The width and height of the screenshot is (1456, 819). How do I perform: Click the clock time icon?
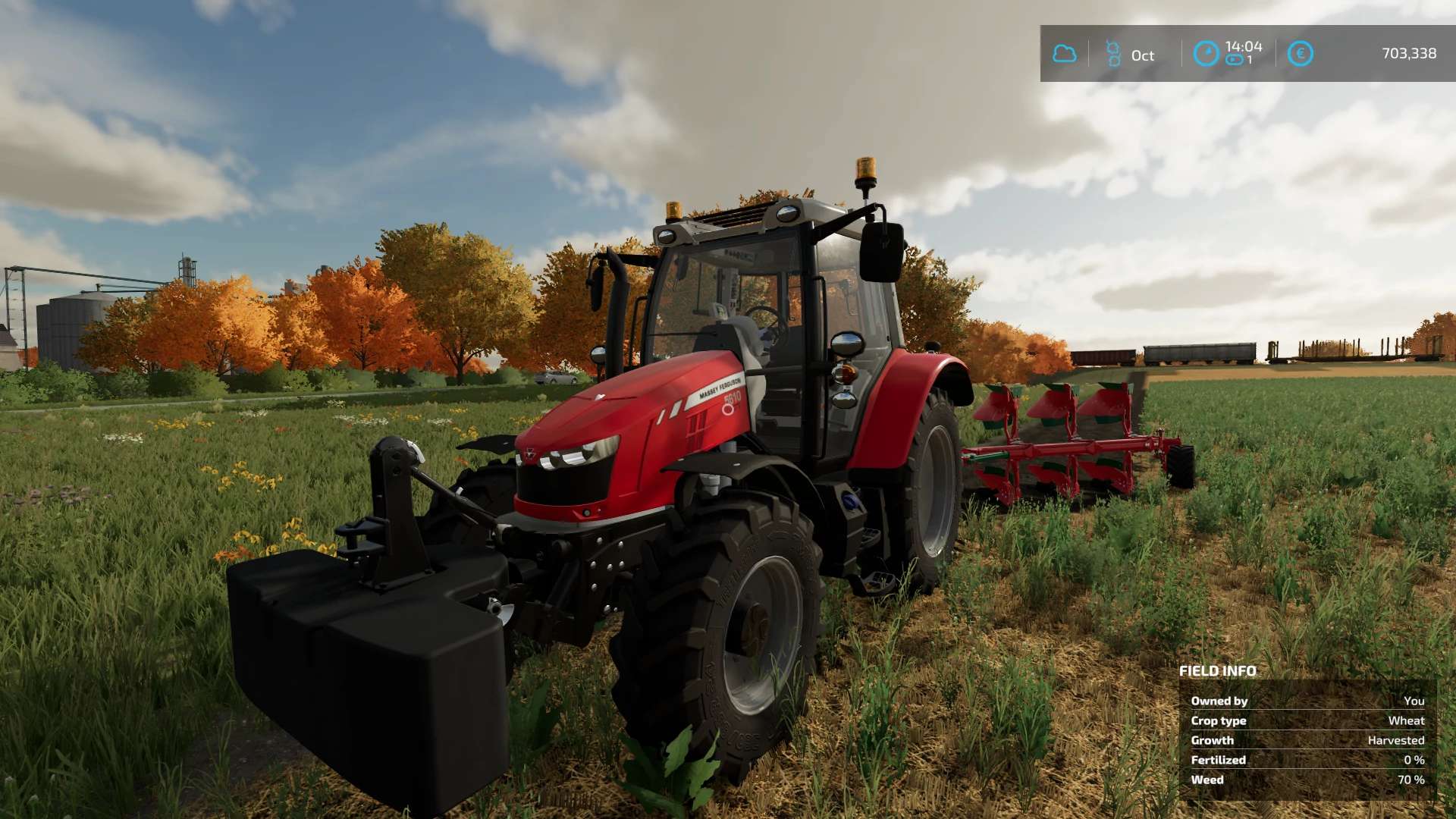[x=1206, y=54]
